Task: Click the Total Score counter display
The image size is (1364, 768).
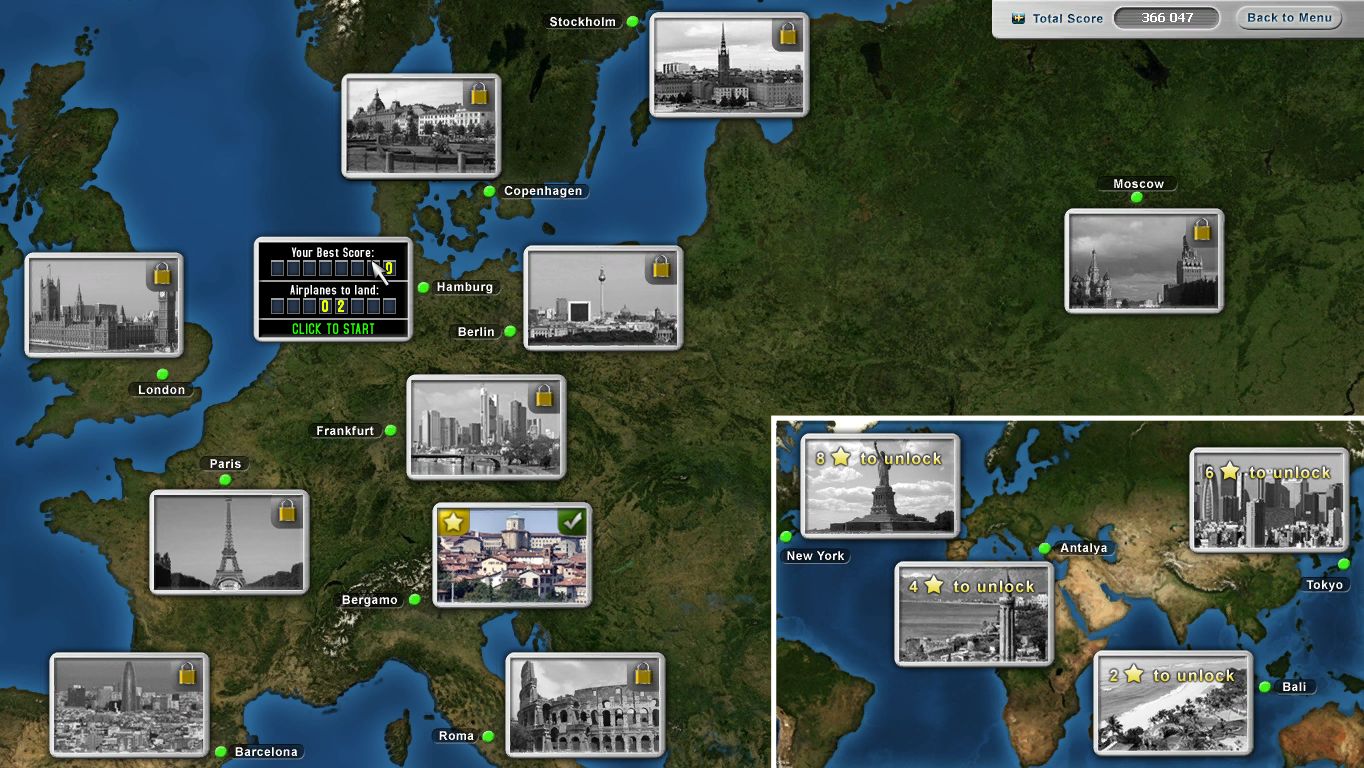Action: pyautogui.click(x=1167, y=17)
